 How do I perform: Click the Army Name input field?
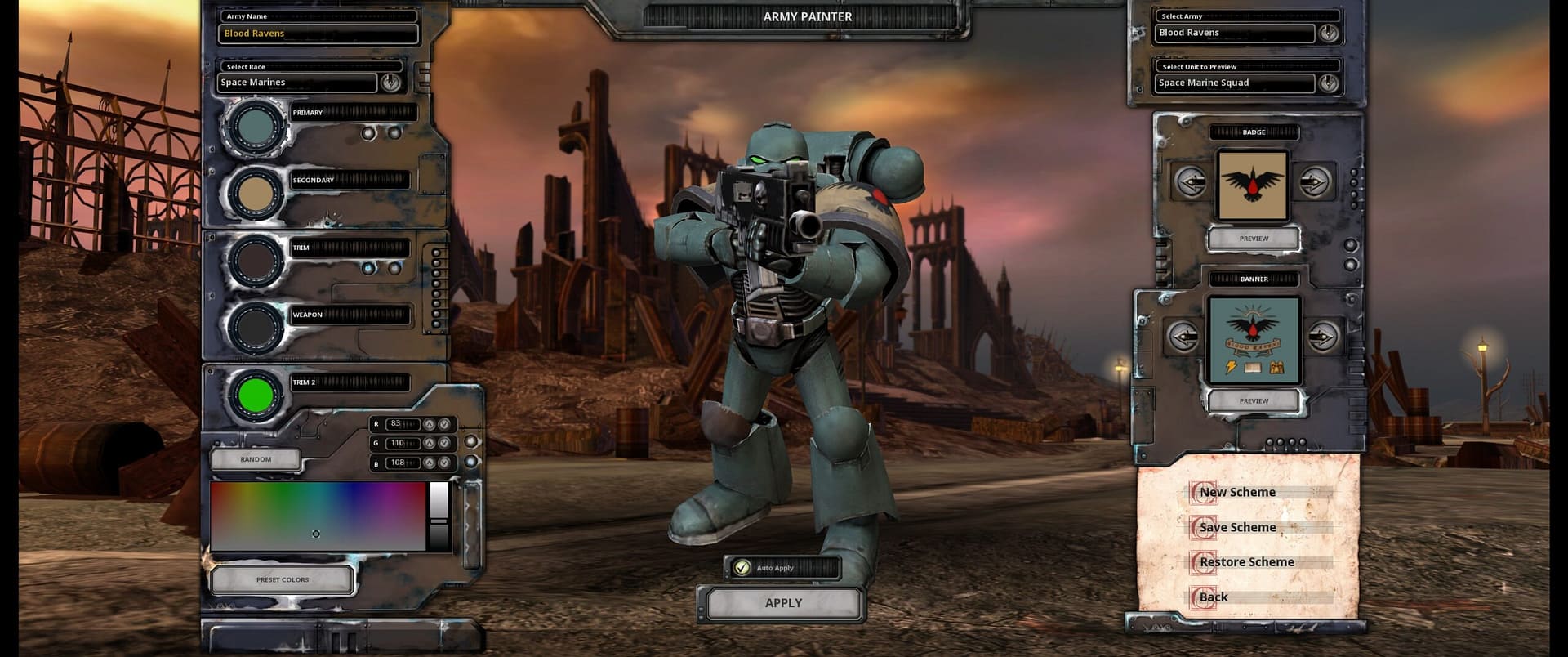coord(317,33)
